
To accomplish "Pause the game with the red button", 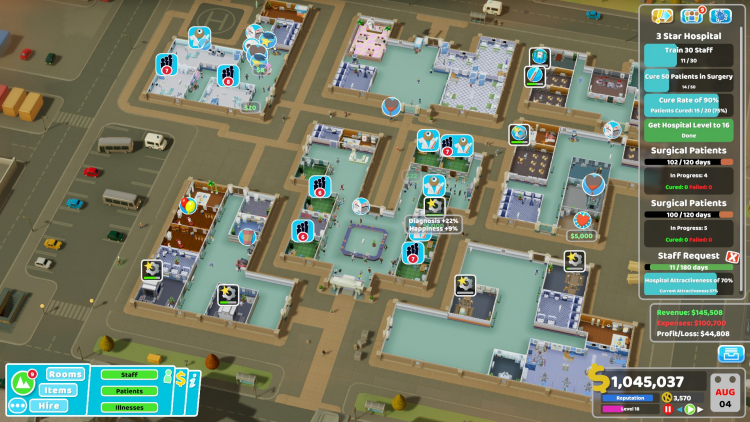I will [668, 409].
